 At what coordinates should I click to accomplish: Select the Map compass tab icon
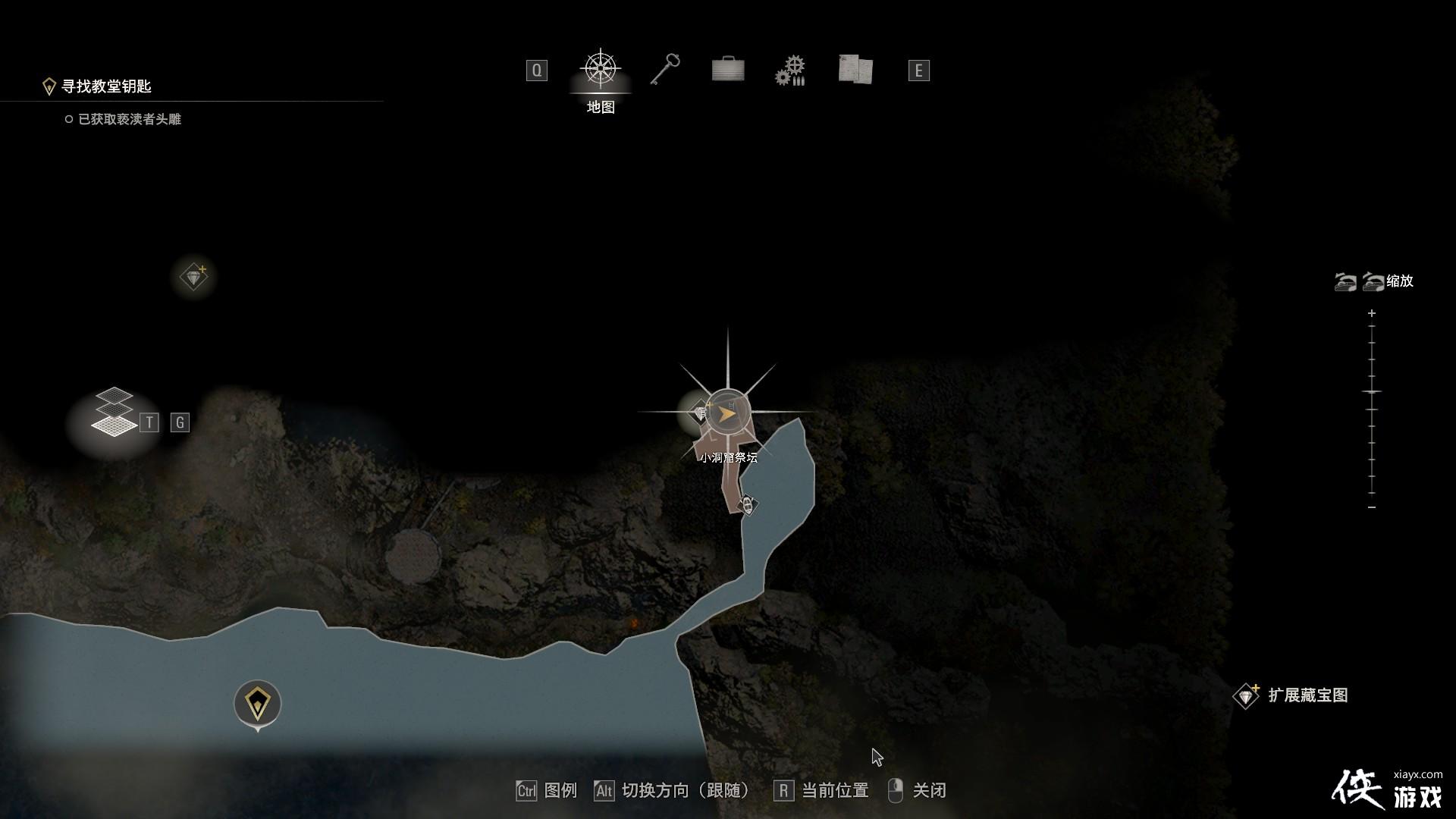click(601, 69)
